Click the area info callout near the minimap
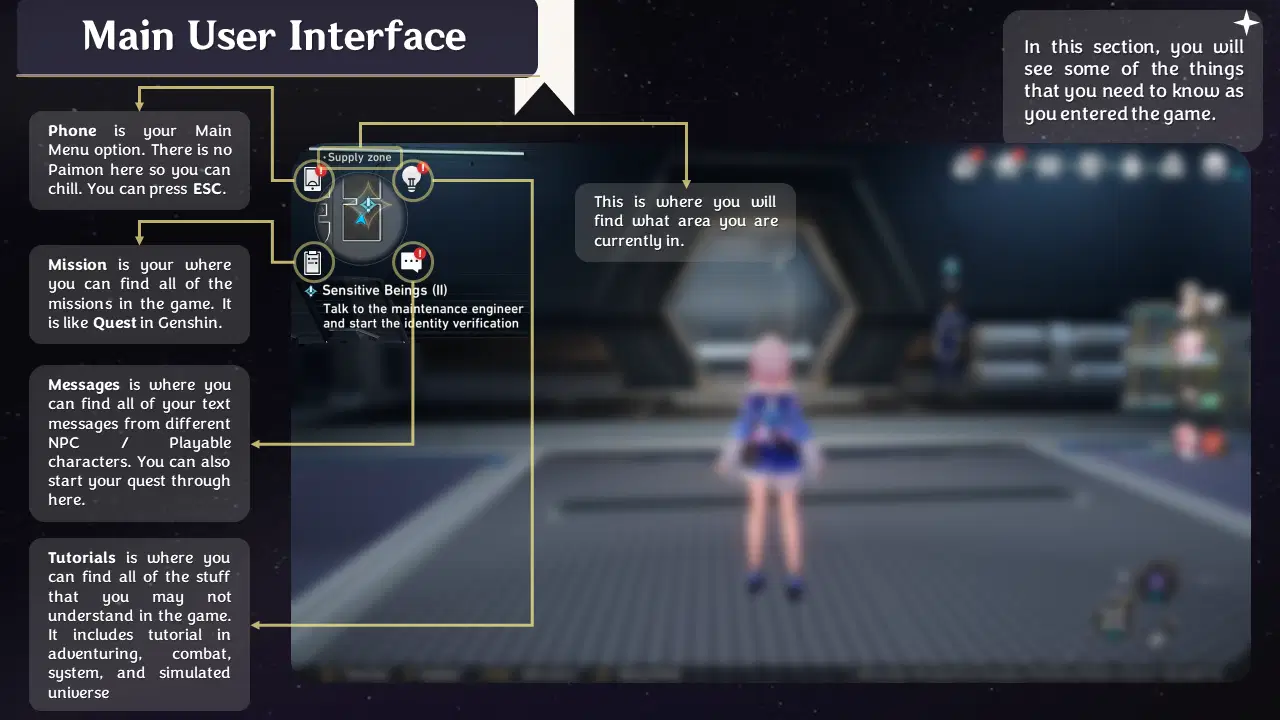 [685, 221]
